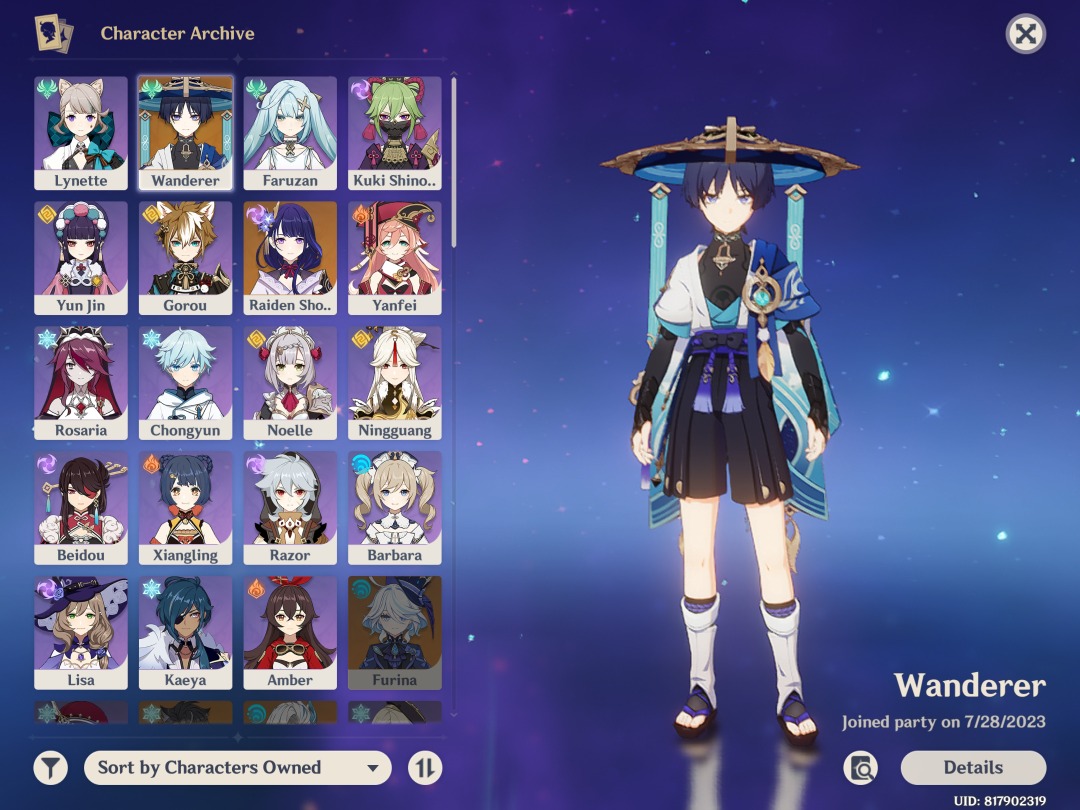
Task: Select the Lynette character card
Action: (x=81, y=133)
